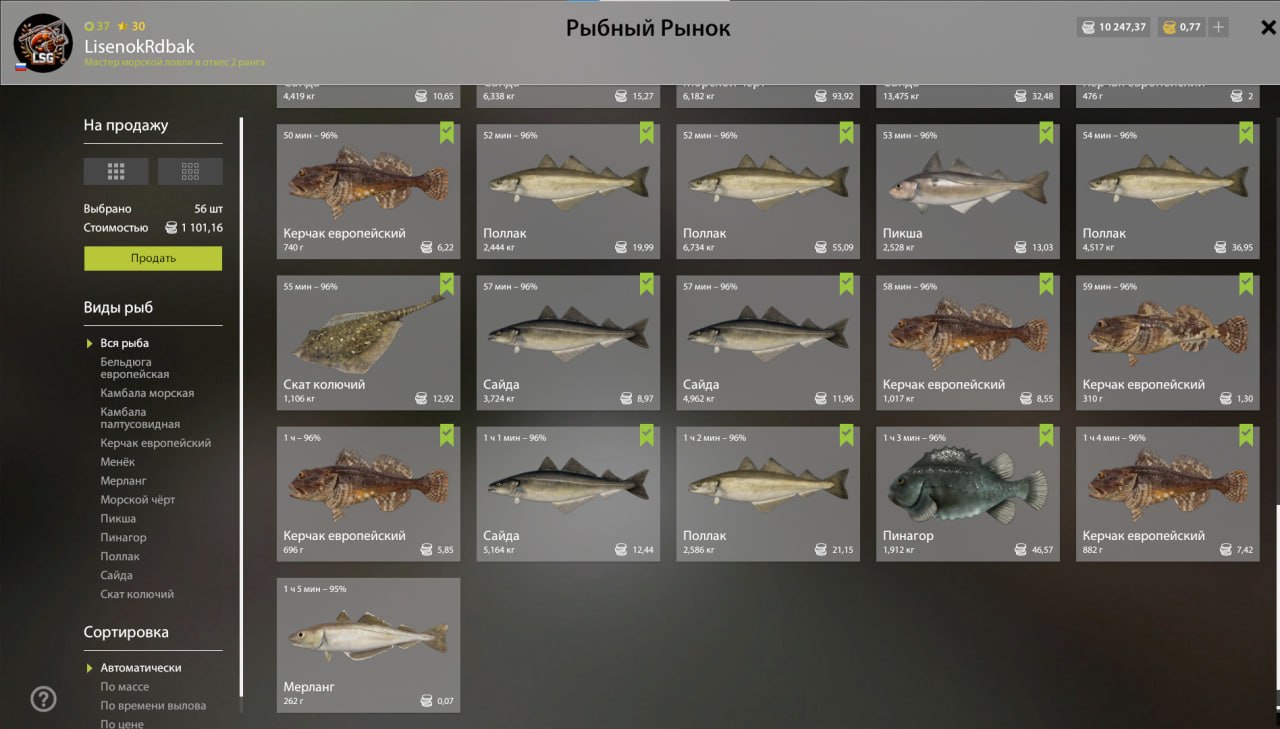The image size is (1280, 729).
Task: Show only Пикша in fish types
Action: pos(118,519)
